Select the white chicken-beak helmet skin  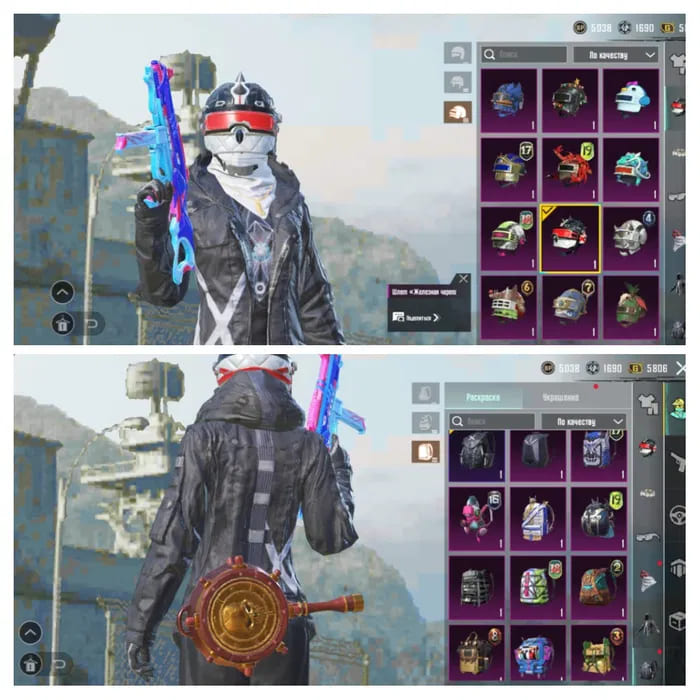tap(630, 99)
